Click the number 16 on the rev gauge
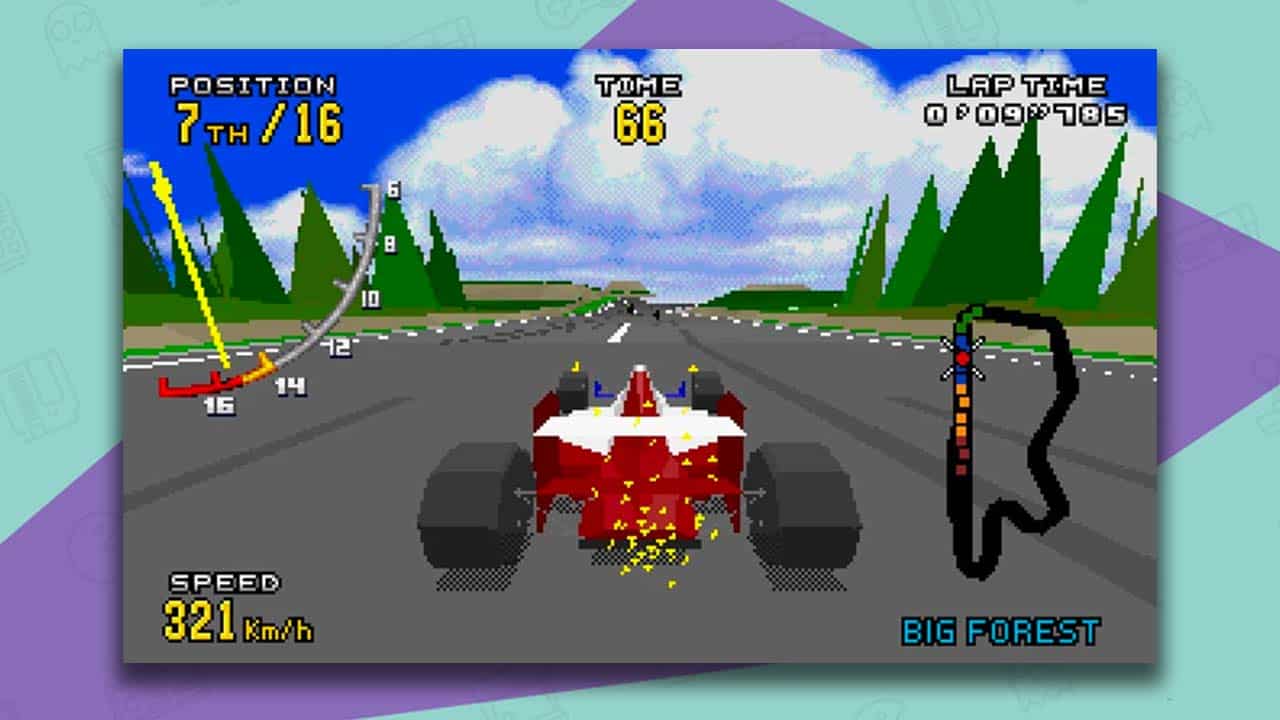1280x720 pixels. coord(218,404)
